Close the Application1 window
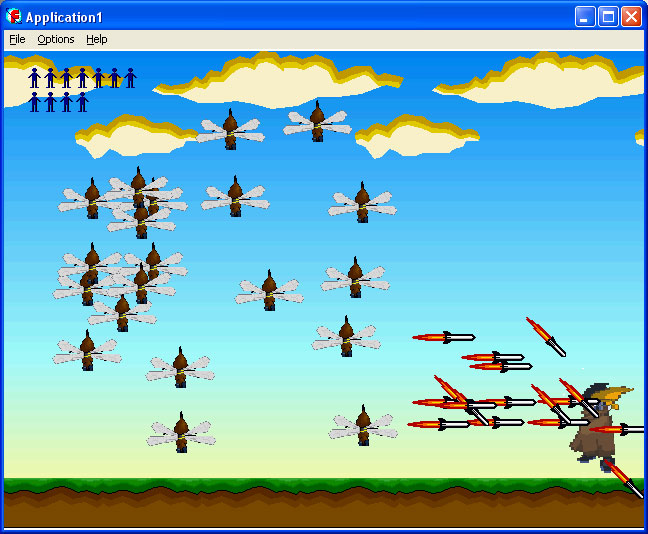The height and width of the screenshot is (534, 648). click(x=631, y=17)
